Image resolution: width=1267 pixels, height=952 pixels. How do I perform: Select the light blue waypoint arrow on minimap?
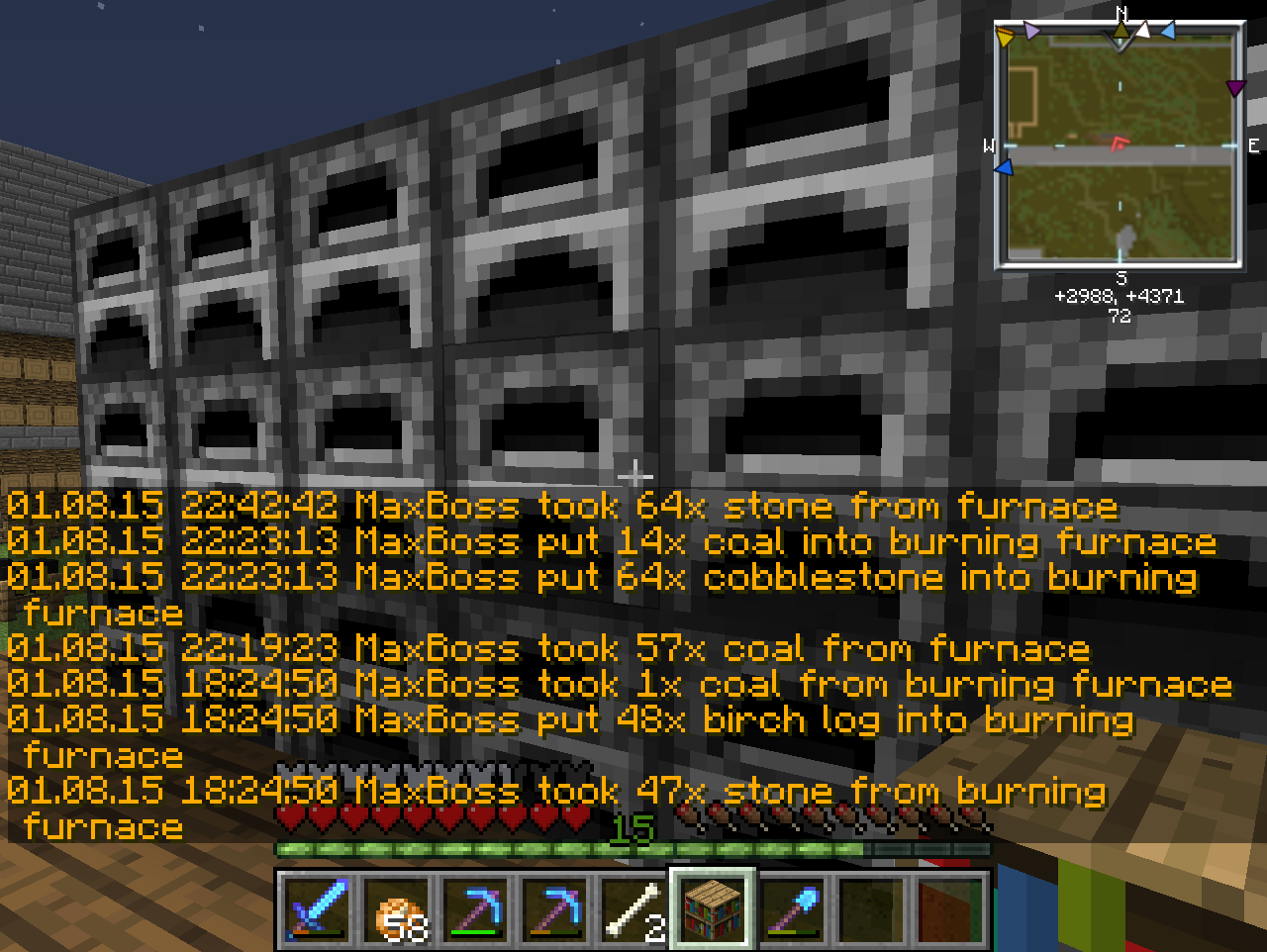1168,32
